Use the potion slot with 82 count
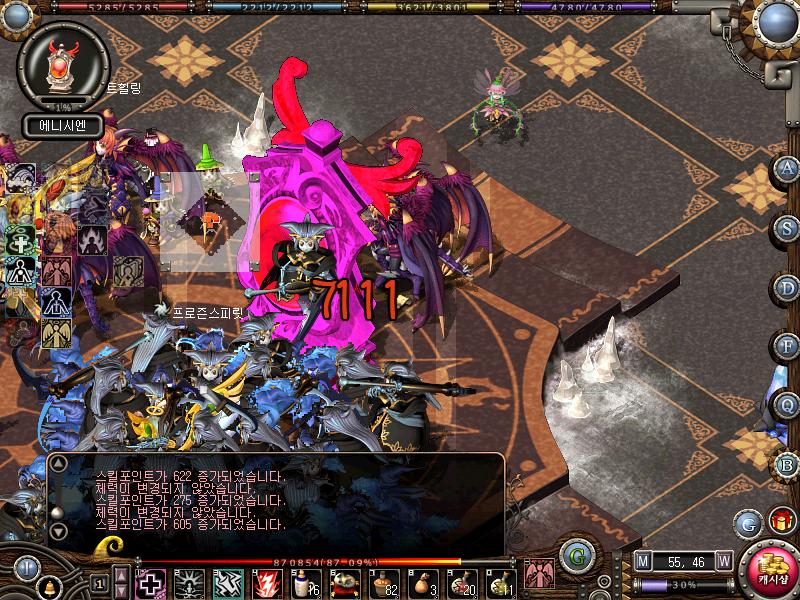 coord(385,582)
